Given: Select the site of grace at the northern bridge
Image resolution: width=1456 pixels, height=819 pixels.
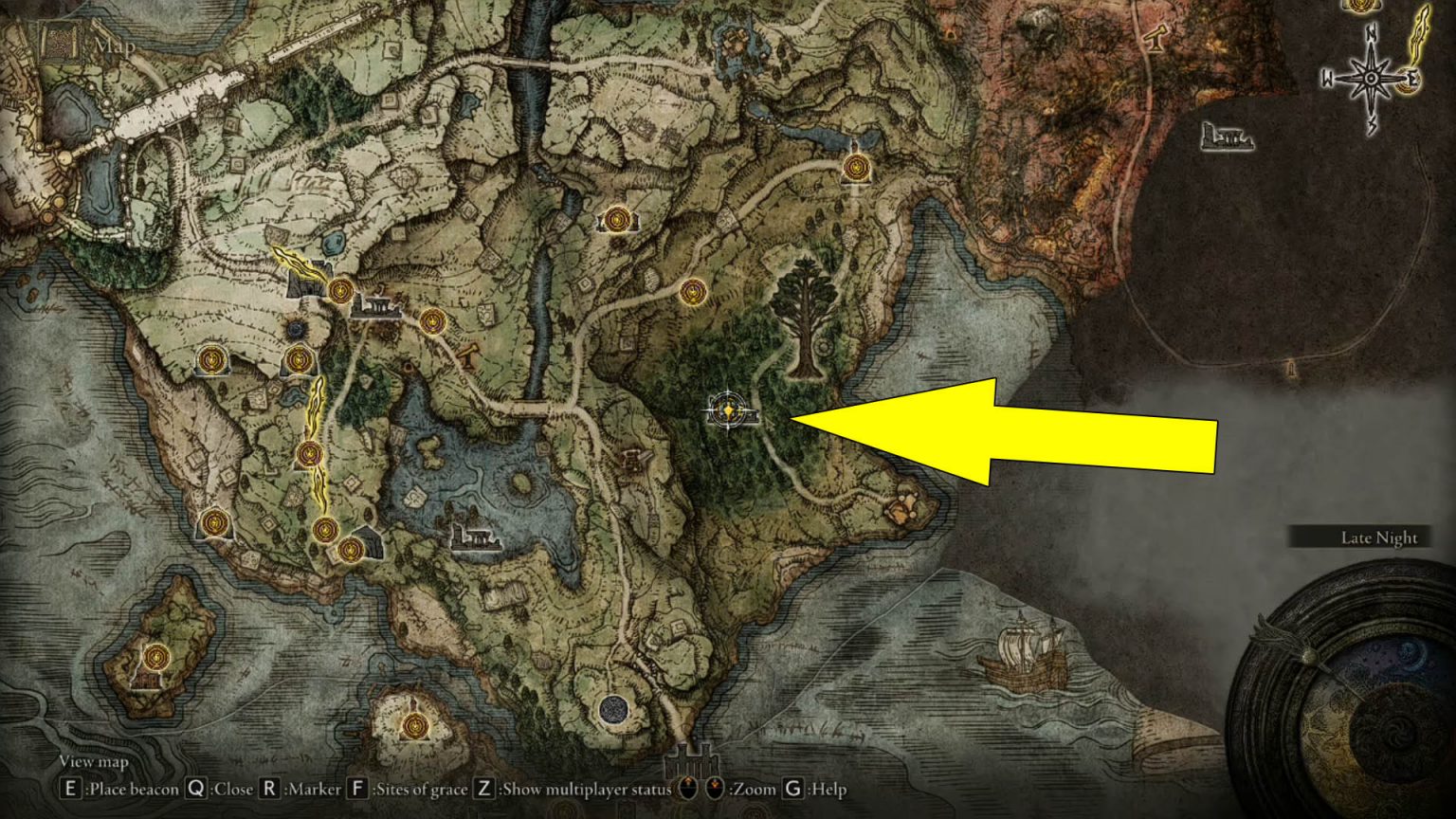Looking at the screenshot, I should 858,166.
